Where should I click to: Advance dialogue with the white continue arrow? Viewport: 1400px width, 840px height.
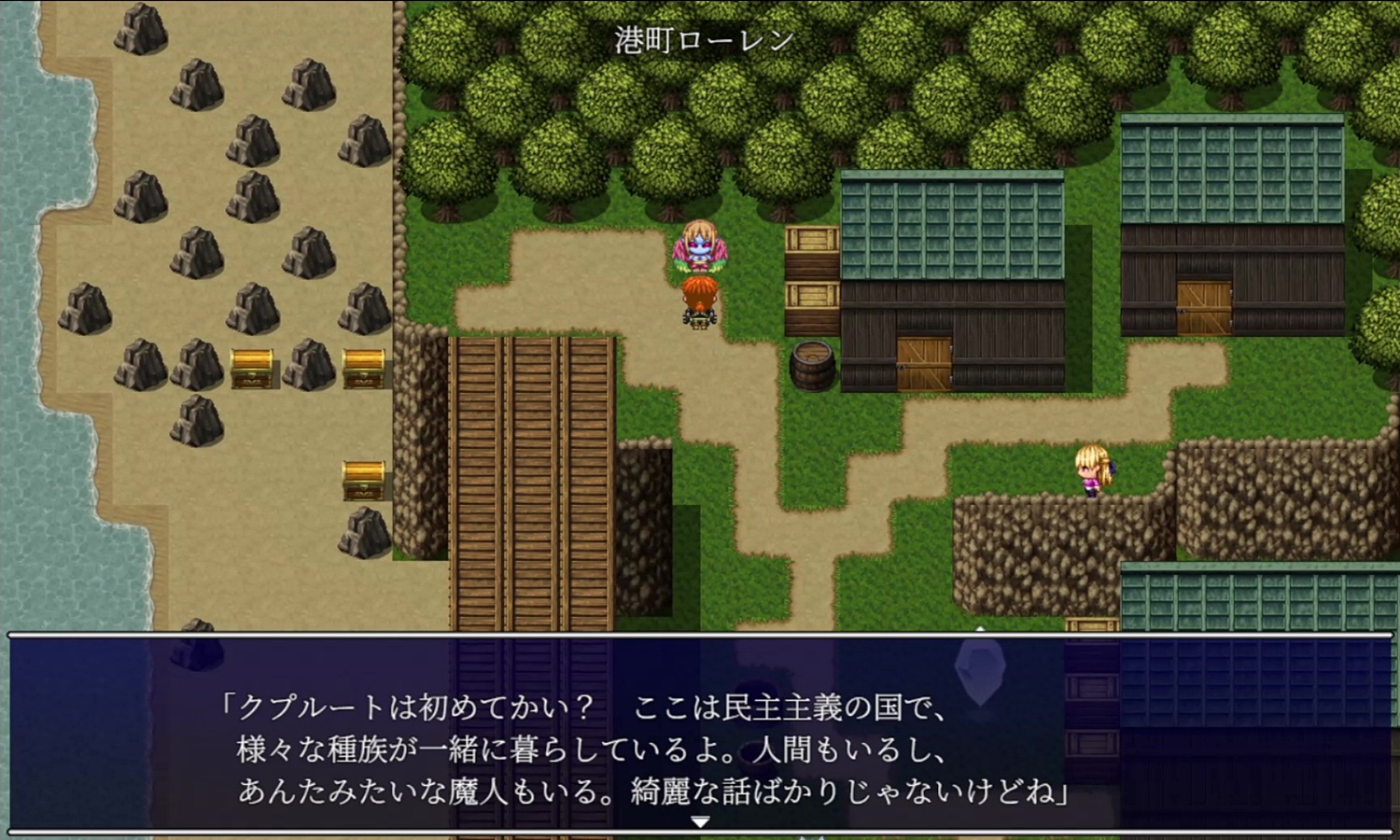[x=700, y=821]
